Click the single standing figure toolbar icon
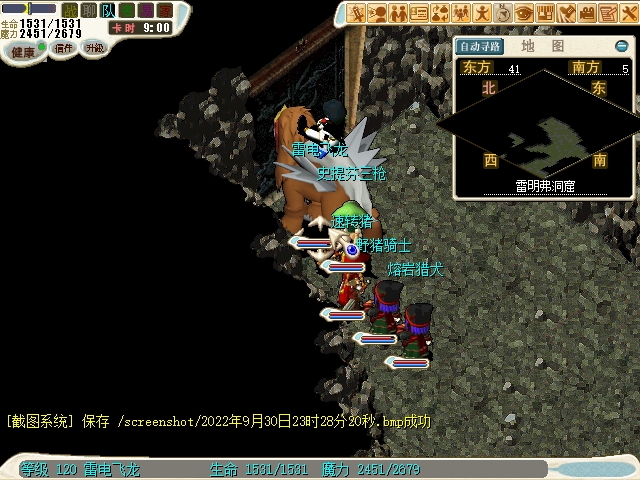Image resolution: width=640 pixels, height=480 pixels. pyautogui.click(x=482, y=12)
